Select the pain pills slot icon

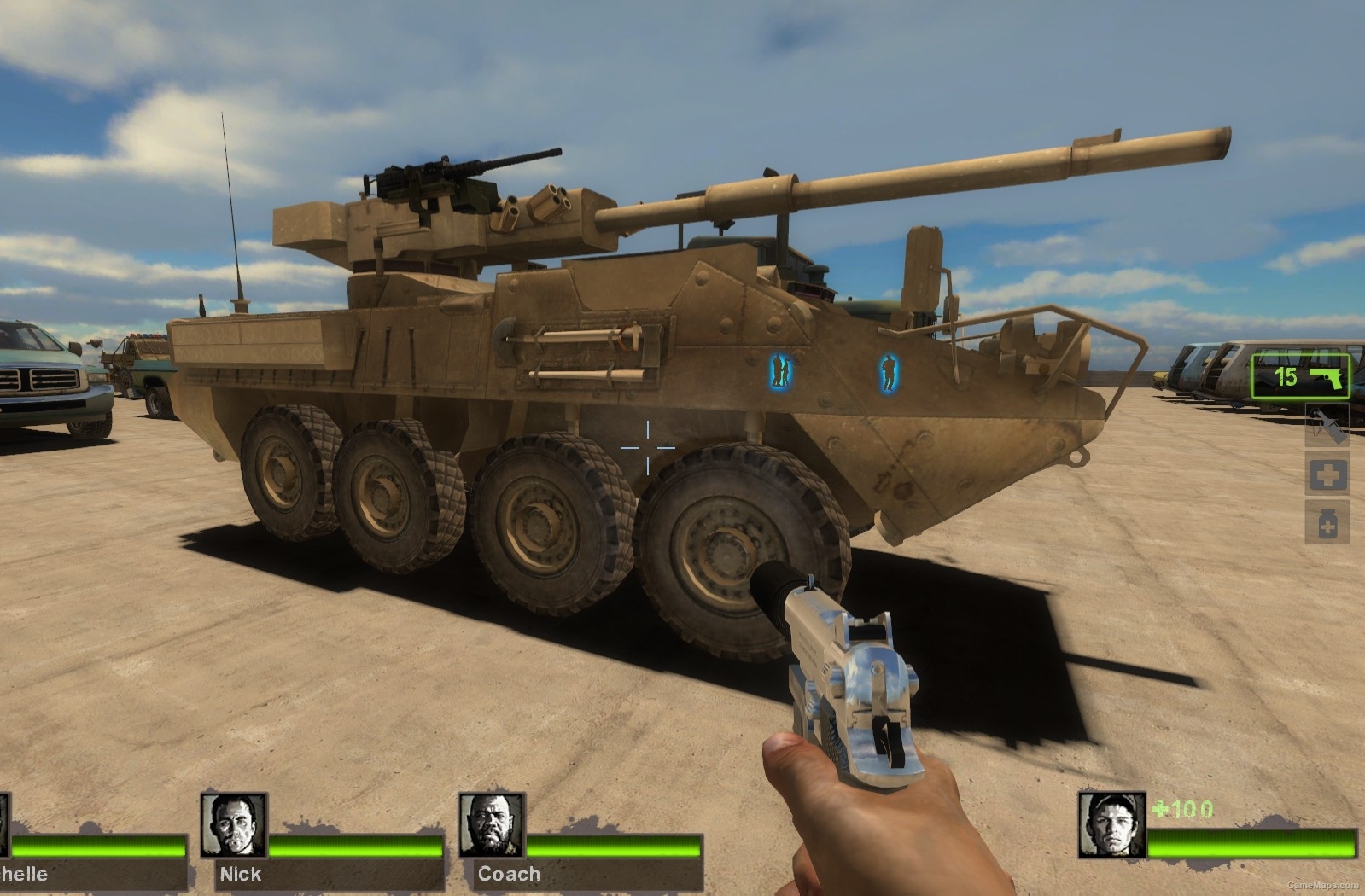1327,522
